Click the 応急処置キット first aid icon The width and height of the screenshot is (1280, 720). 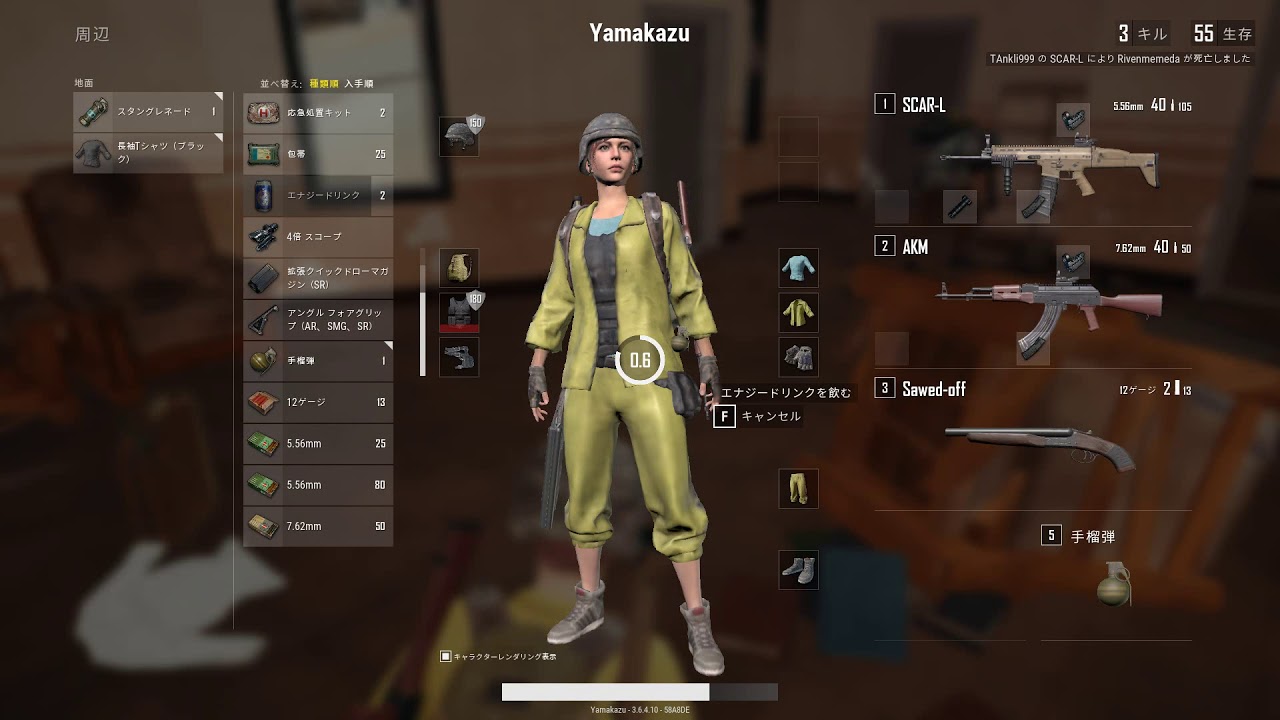click(x=263, y=113)
